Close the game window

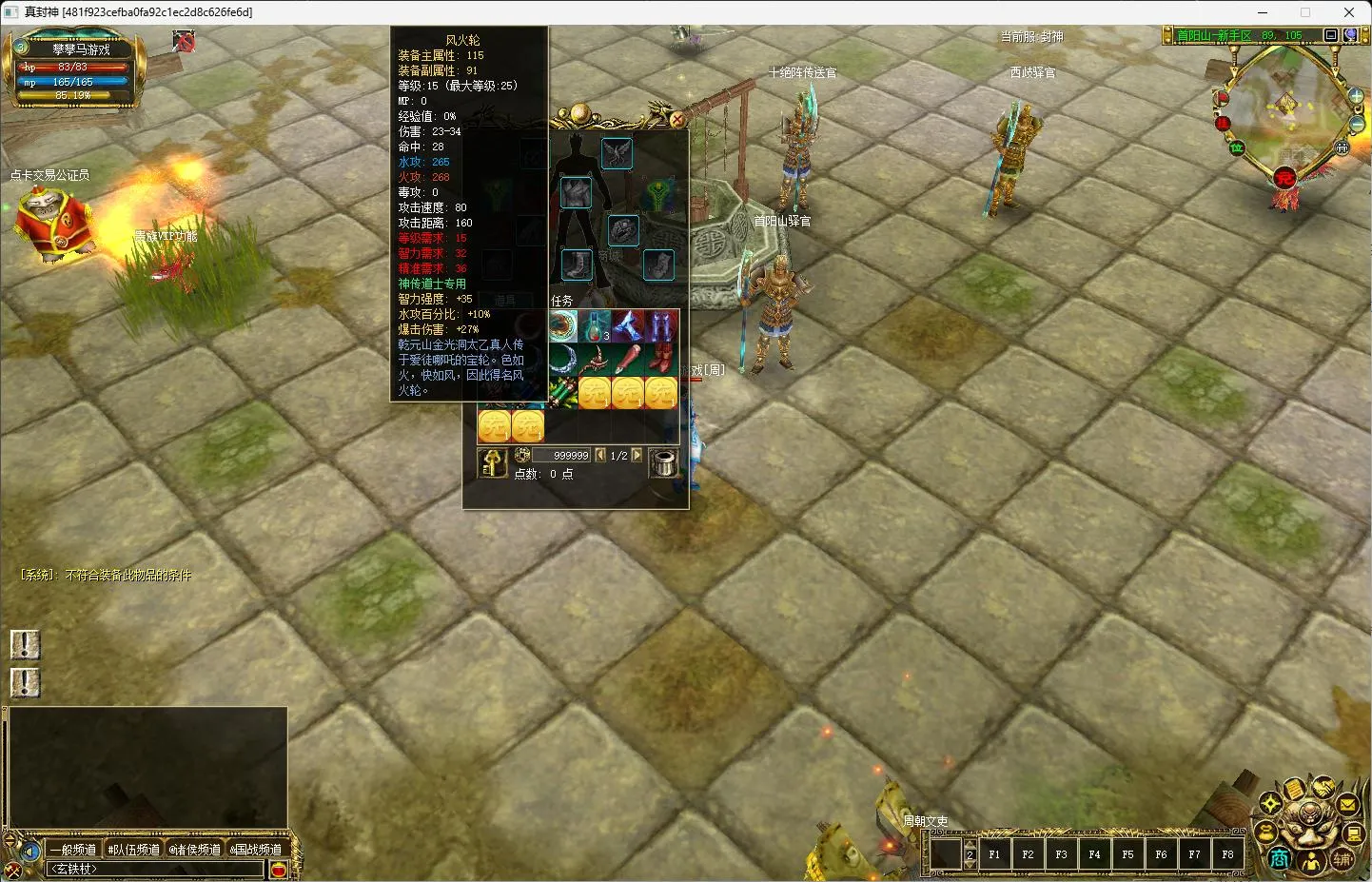click(x=1349, y=12)
